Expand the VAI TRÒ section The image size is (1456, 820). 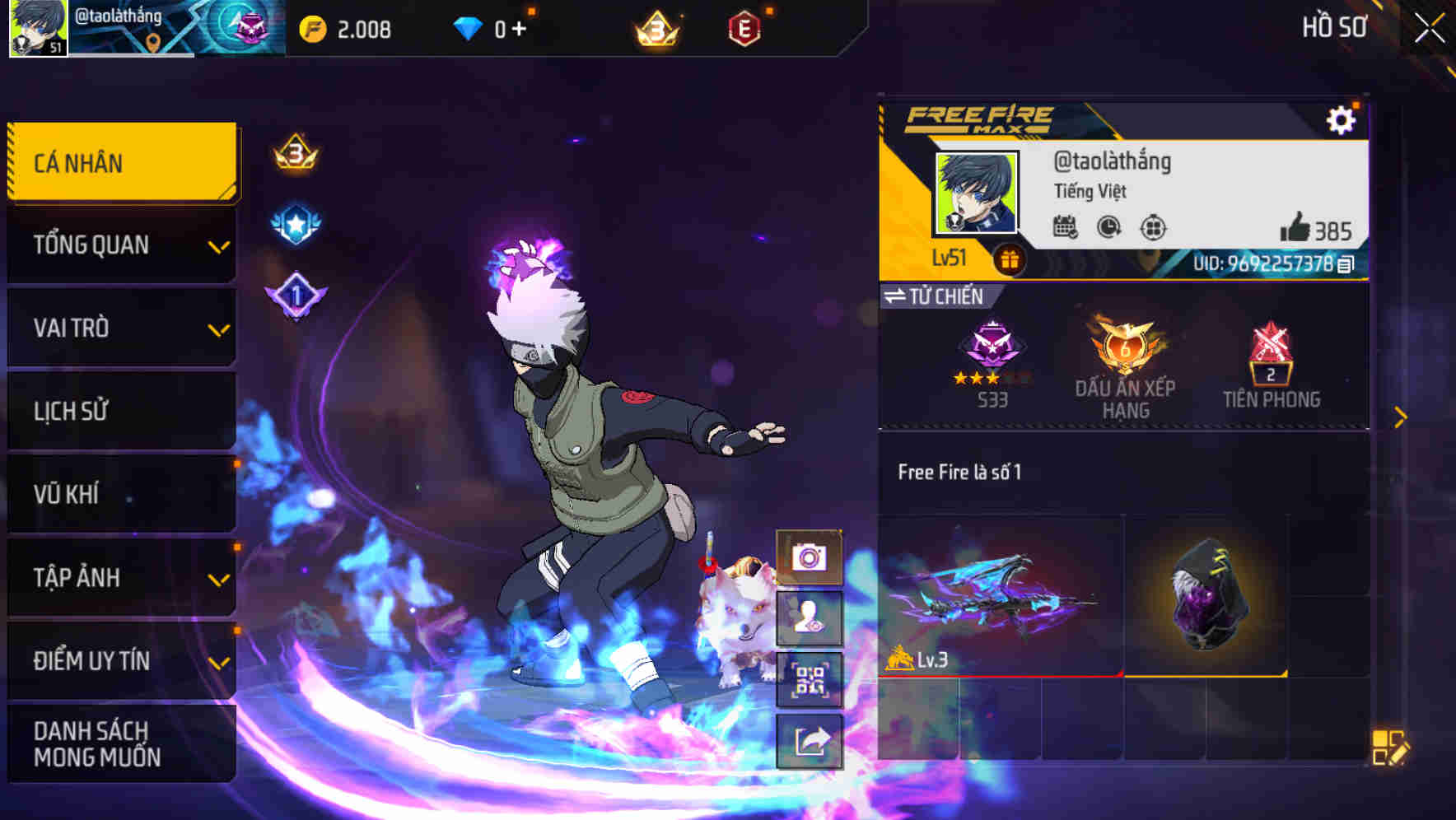[x=120, y=328]
